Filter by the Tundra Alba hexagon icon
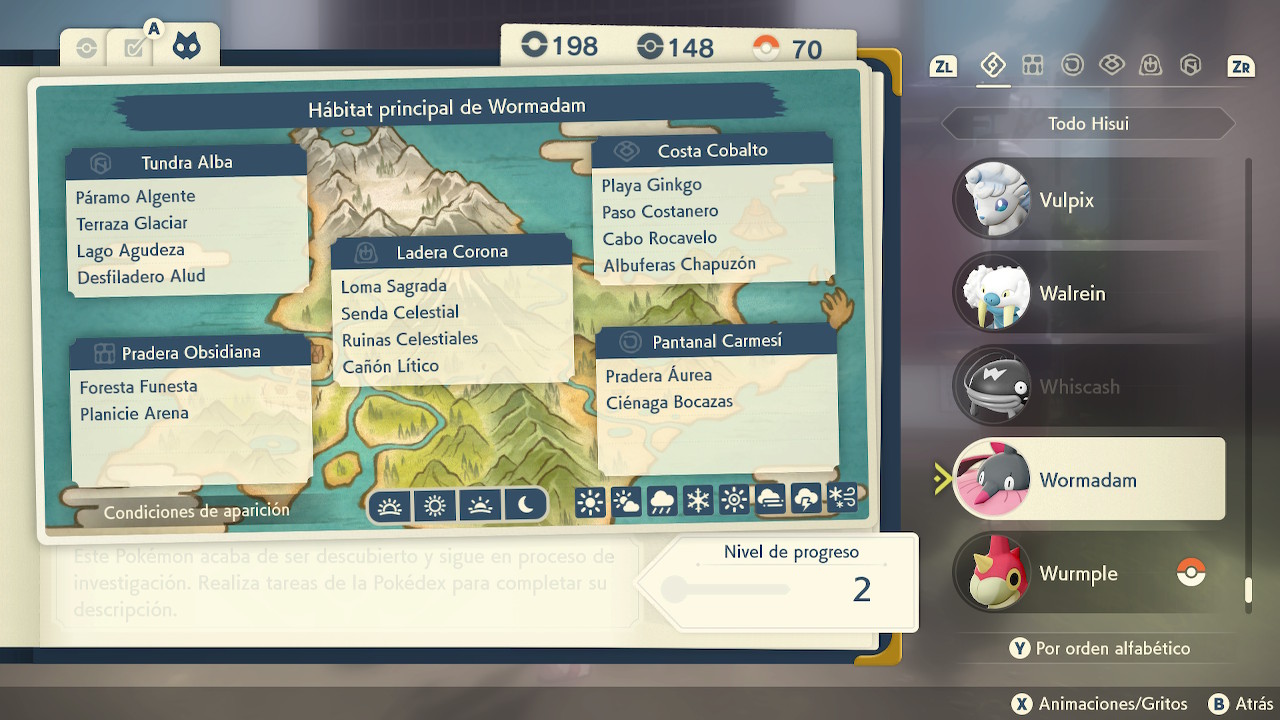The height and width of the screenshot is (720, 1280). pyautogui.click(x=1189, y=66)
